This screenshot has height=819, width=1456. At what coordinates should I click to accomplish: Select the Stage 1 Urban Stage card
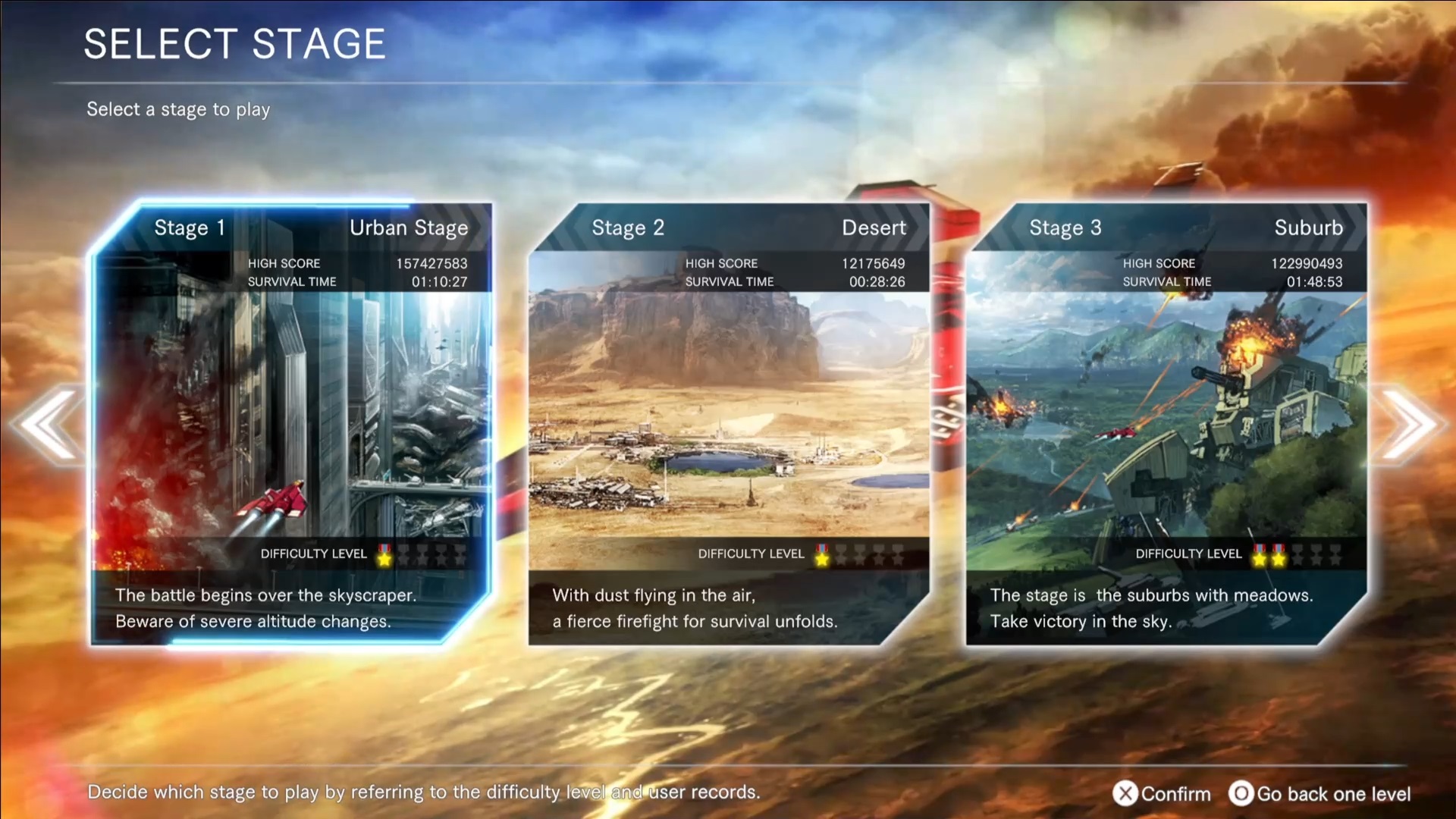coord(292,423)
